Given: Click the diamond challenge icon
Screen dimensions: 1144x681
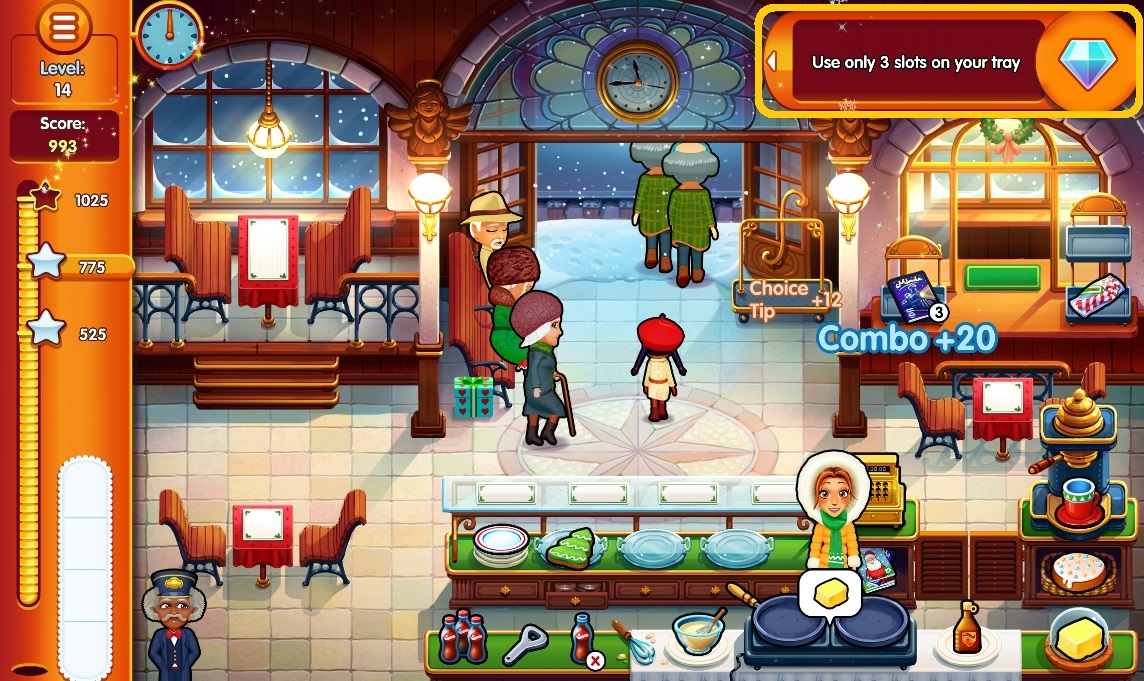Looking at the screenshot, I should (x=1086, y=62).
